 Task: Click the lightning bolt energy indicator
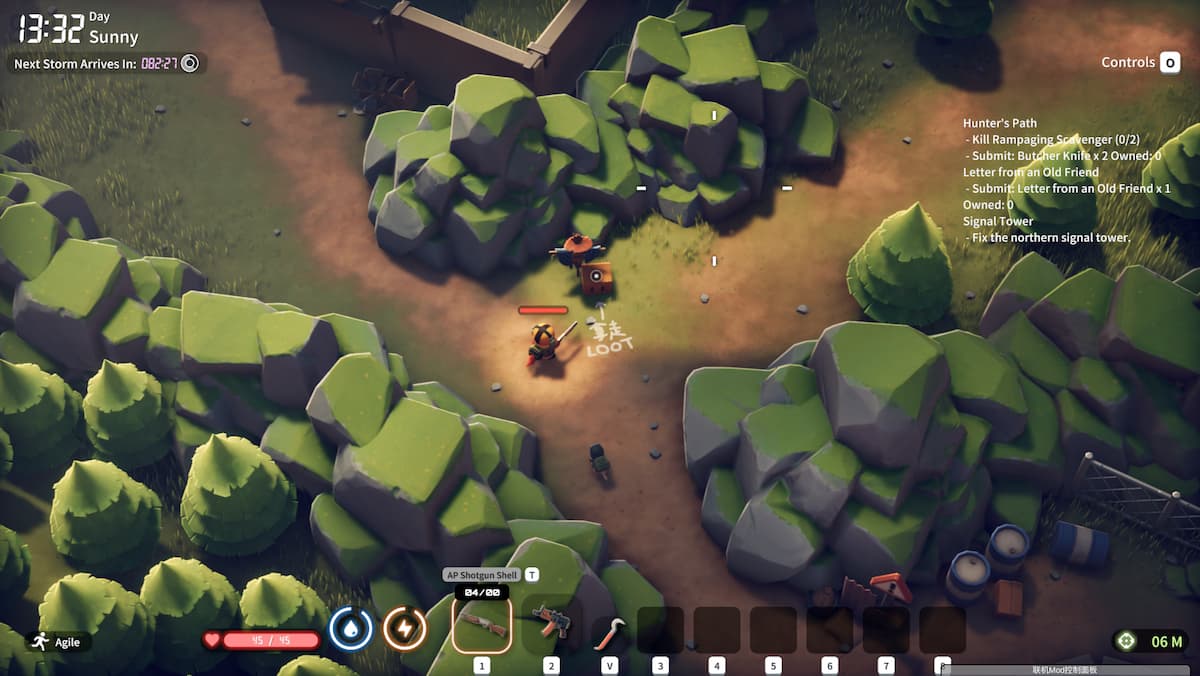coord(405,629)
